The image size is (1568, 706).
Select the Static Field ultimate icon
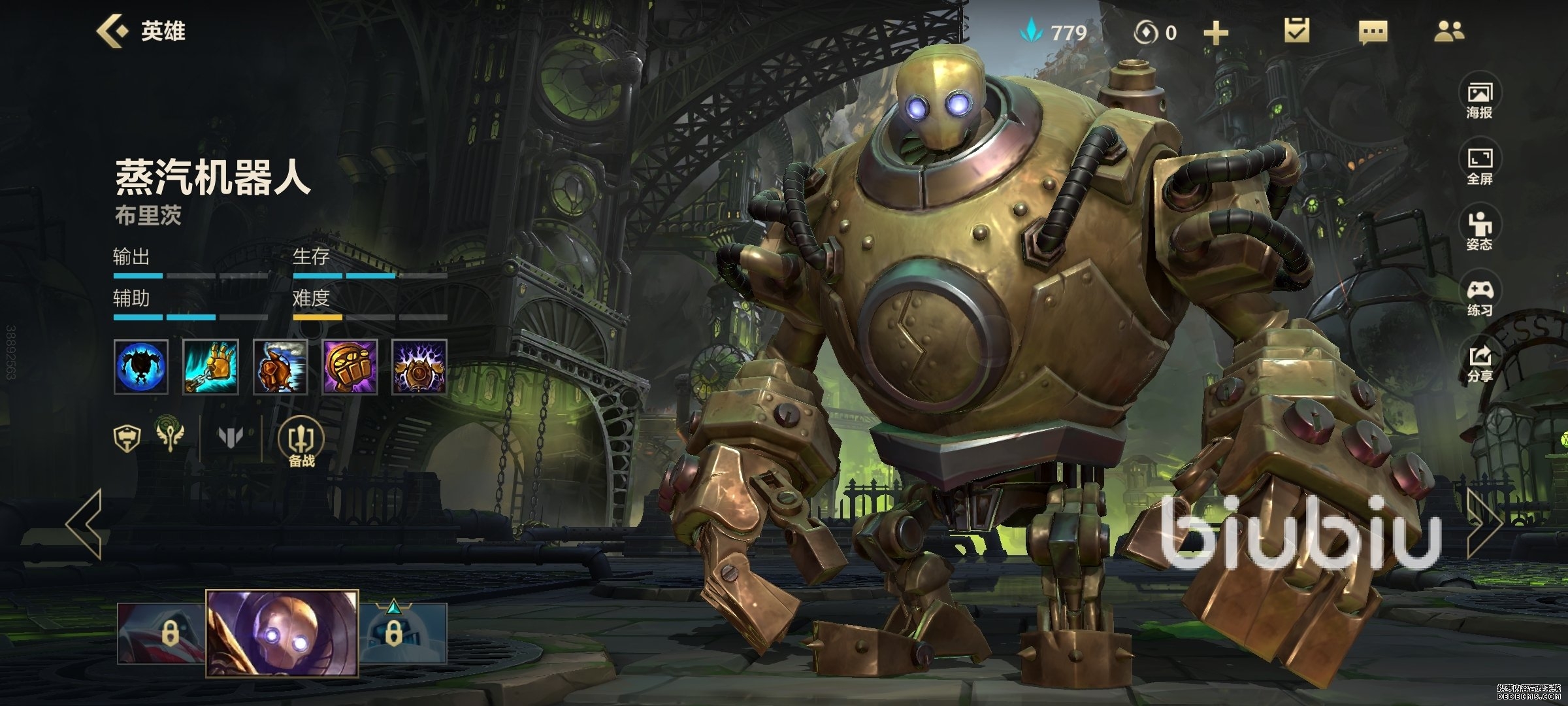pos(419,367)
